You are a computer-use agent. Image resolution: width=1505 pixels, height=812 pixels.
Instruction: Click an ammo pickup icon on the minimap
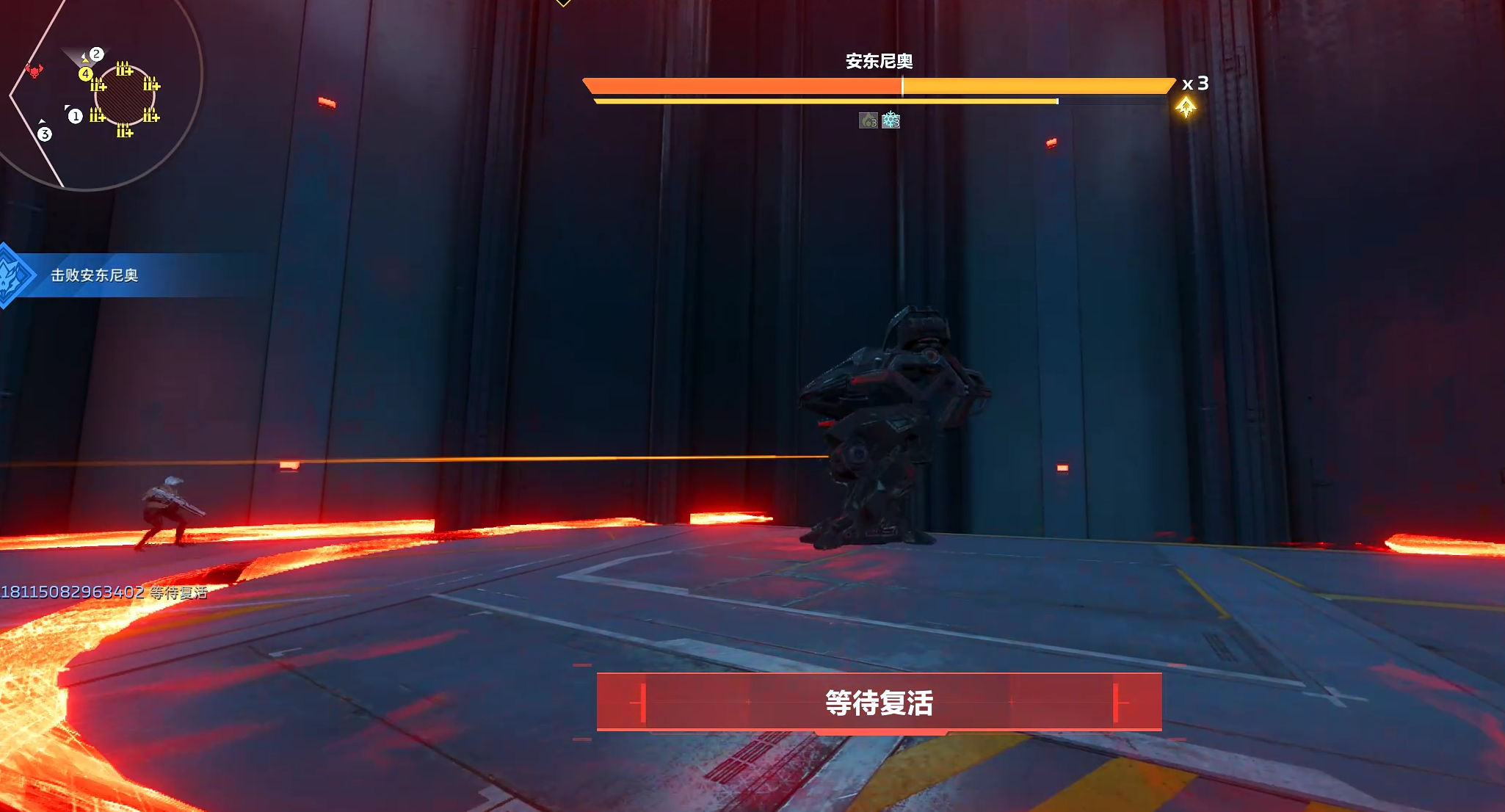coord(125,68)
